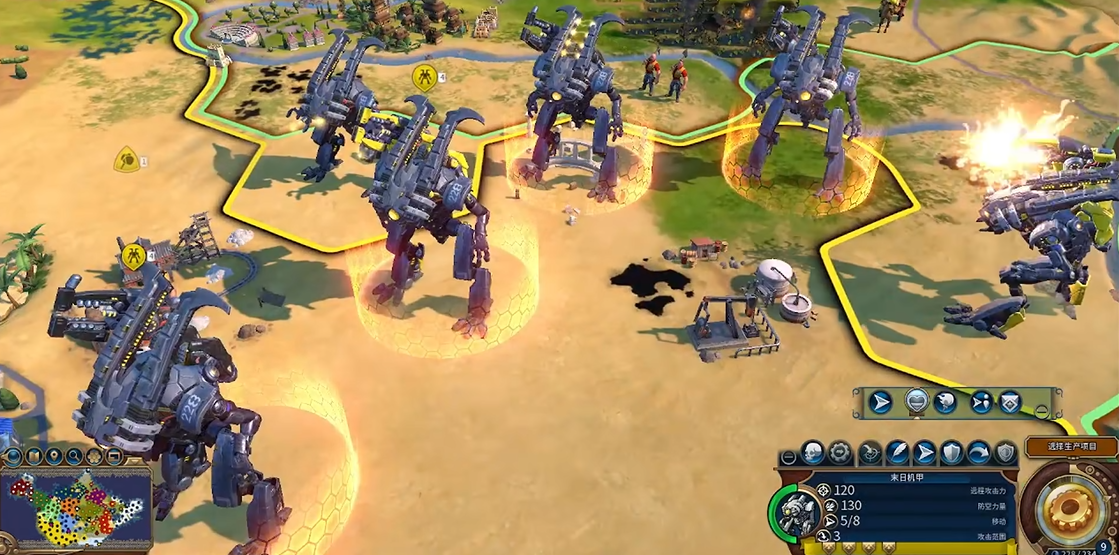
Task: Click the curved arrow skip-turn action
Action: [x=979, y=452]
